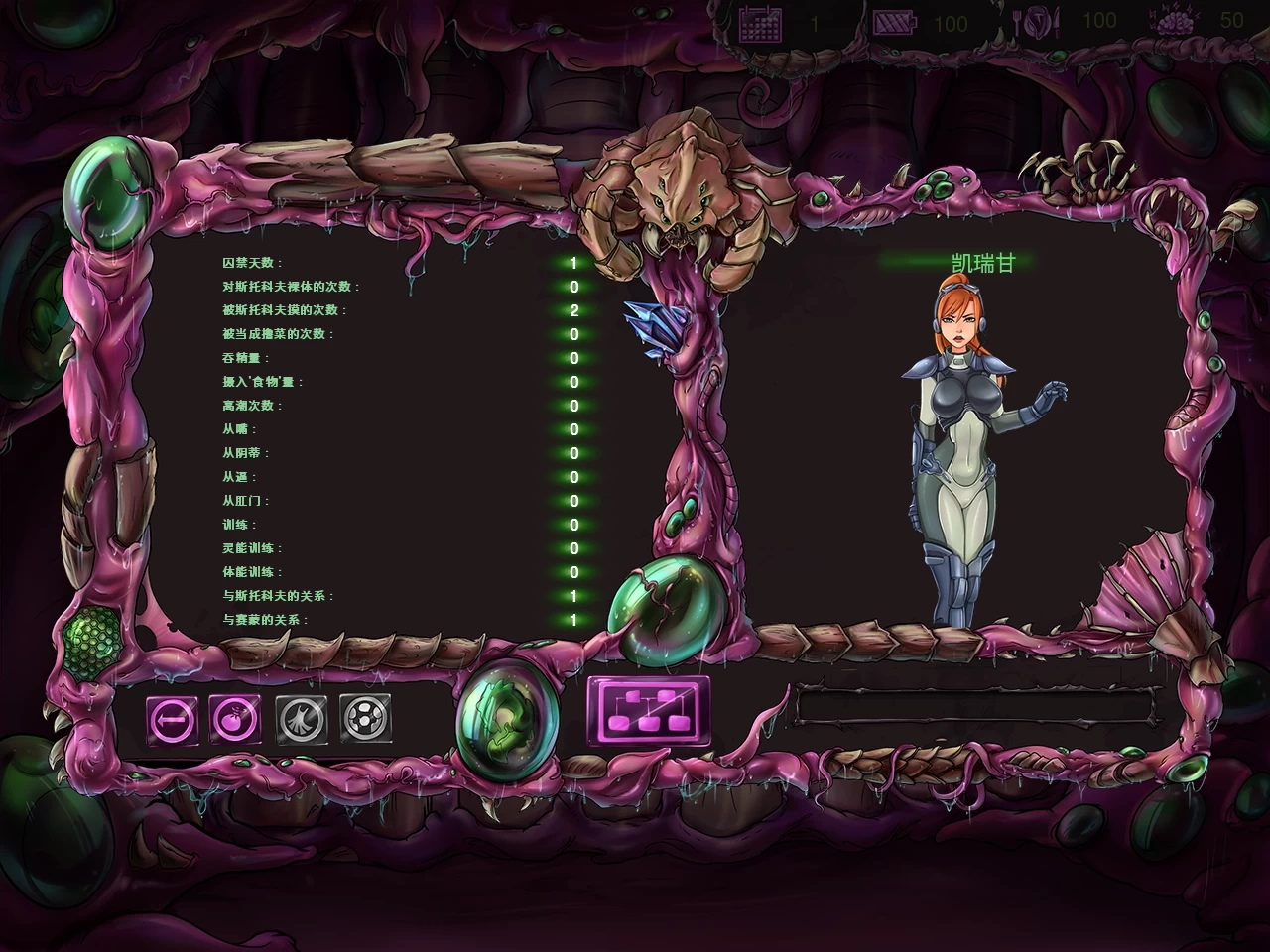Click the claw emblem icon in the toolbar

(x=305, y=718)
